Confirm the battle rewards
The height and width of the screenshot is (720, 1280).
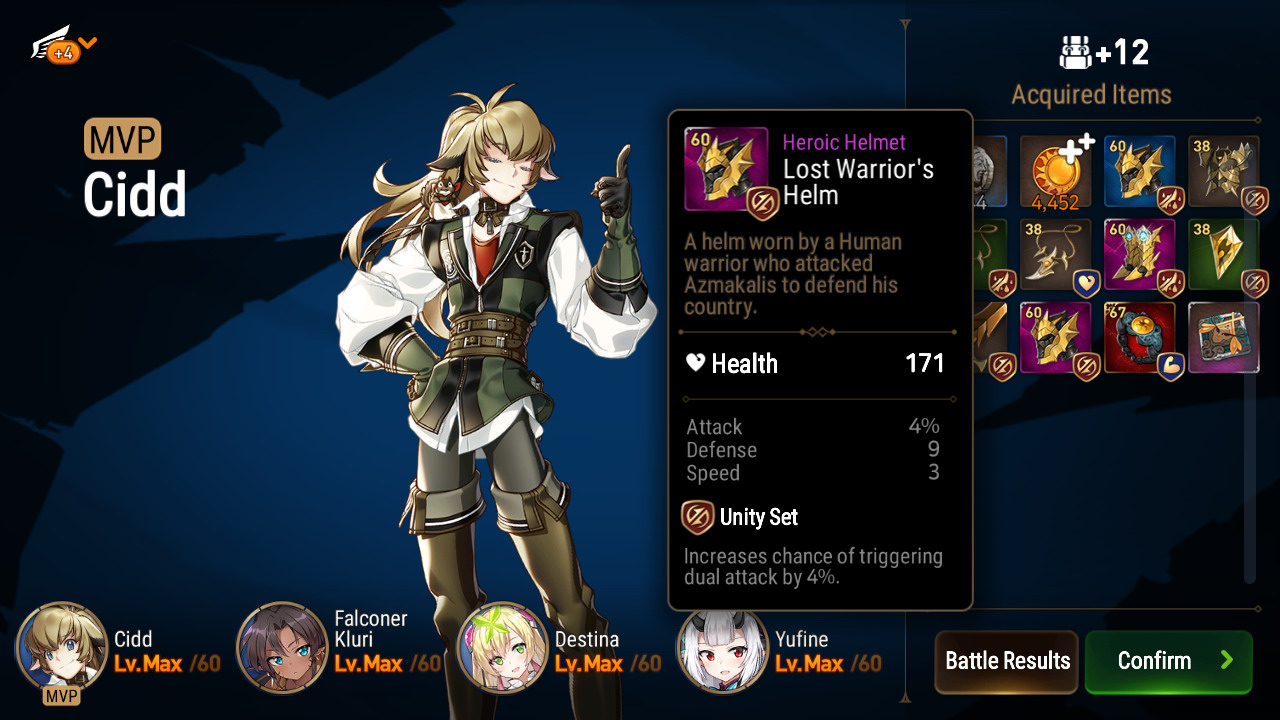tap(1168, 661)
